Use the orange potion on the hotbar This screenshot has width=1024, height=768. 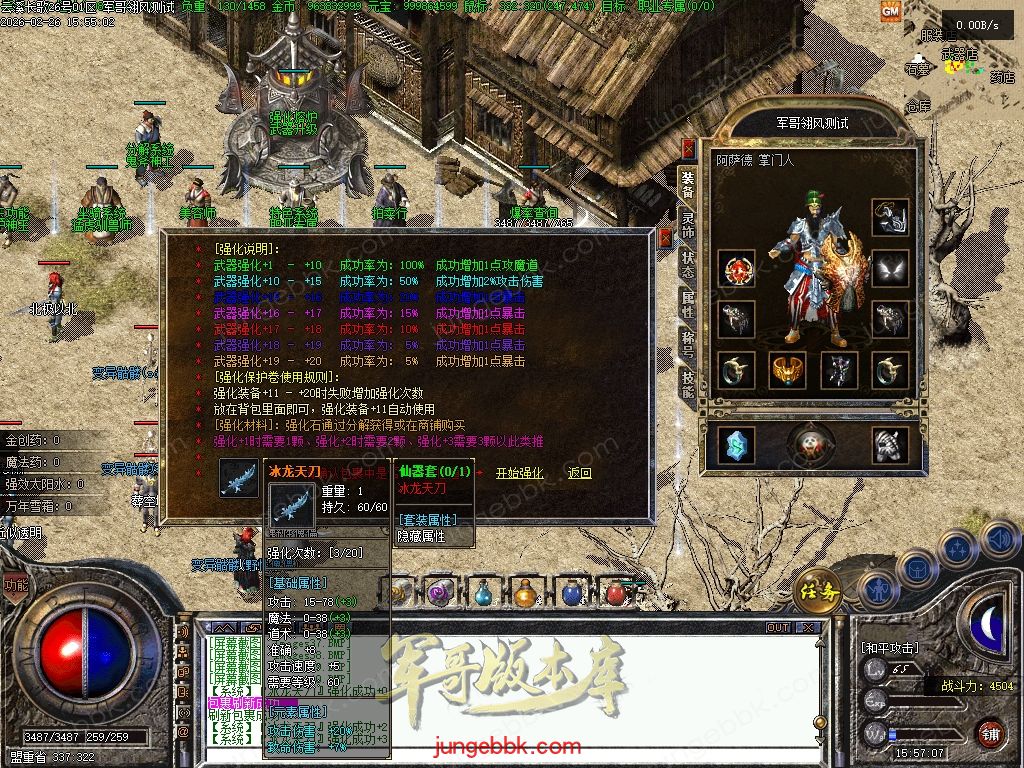[x=525, y=592]
